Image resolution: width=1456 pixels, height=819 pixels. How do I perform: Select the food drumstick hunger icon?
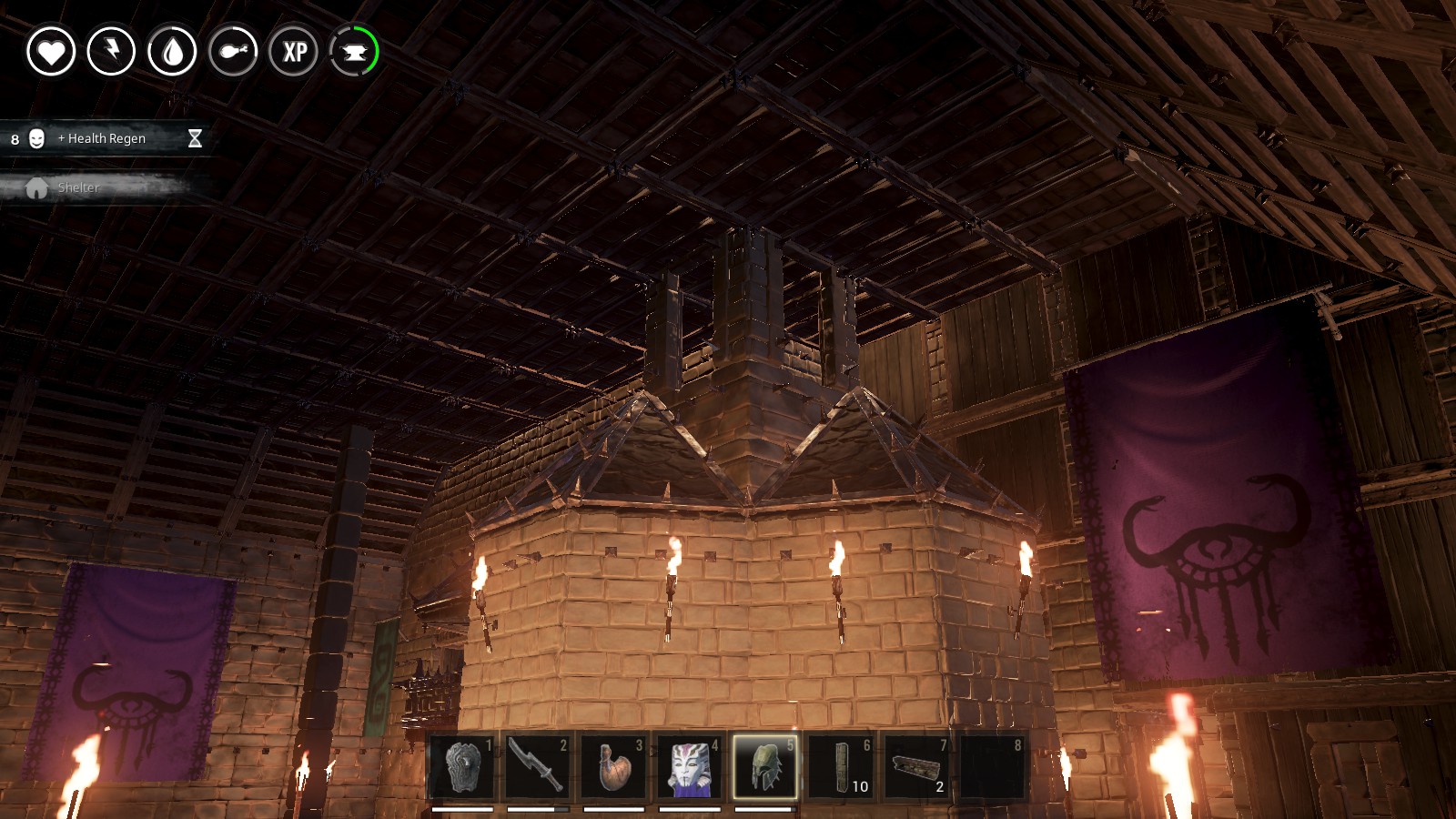click(x=232, y=52)
